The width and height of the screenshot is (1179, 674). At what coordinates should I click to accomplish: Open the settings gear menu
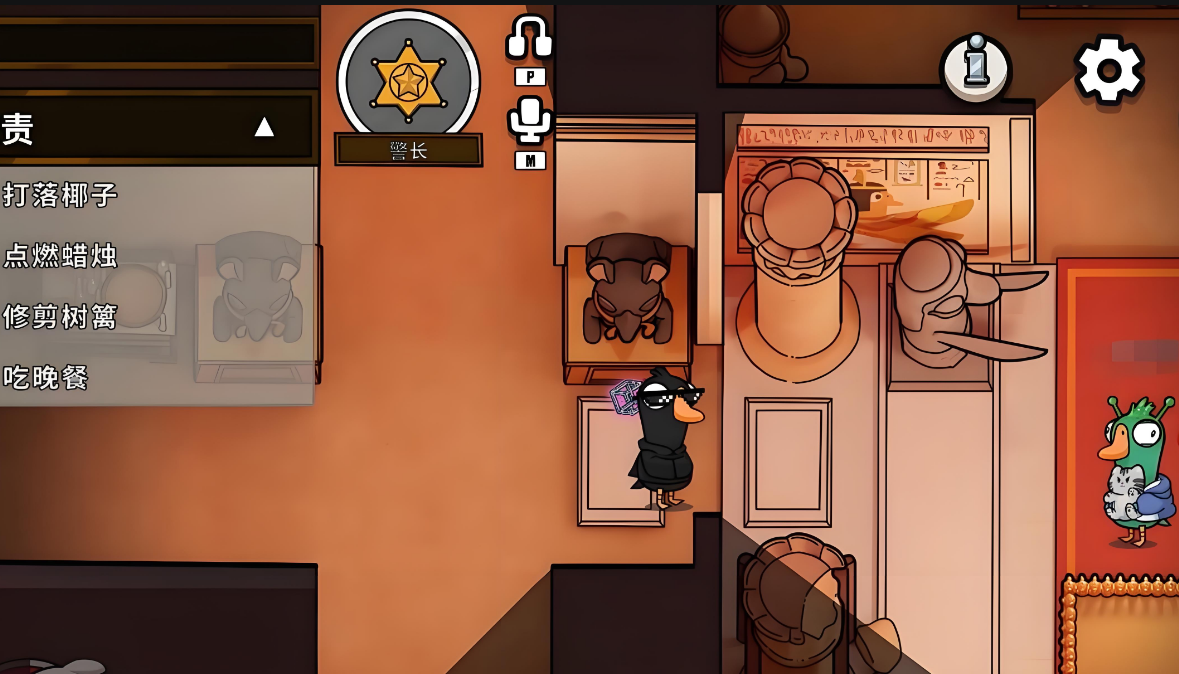1108,69
